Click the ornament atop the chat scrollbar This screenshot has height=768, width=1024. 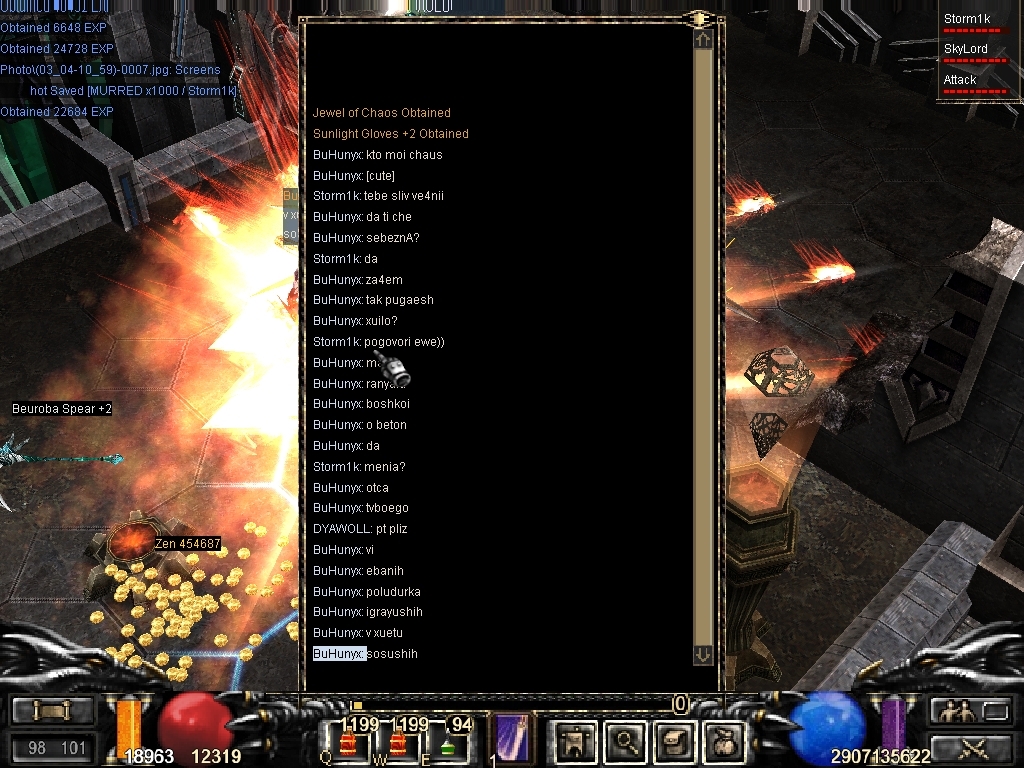(x=698, y=18)
